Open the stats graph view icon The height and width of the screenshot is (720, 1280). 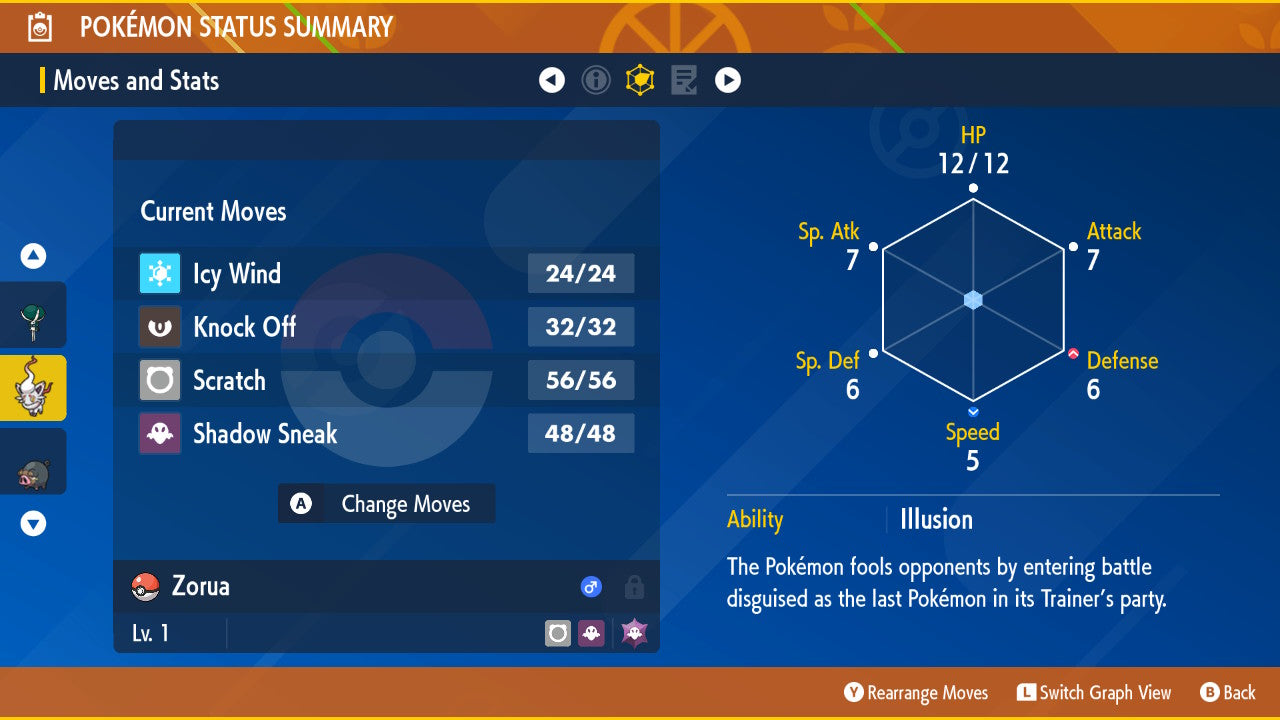(640, 79)
